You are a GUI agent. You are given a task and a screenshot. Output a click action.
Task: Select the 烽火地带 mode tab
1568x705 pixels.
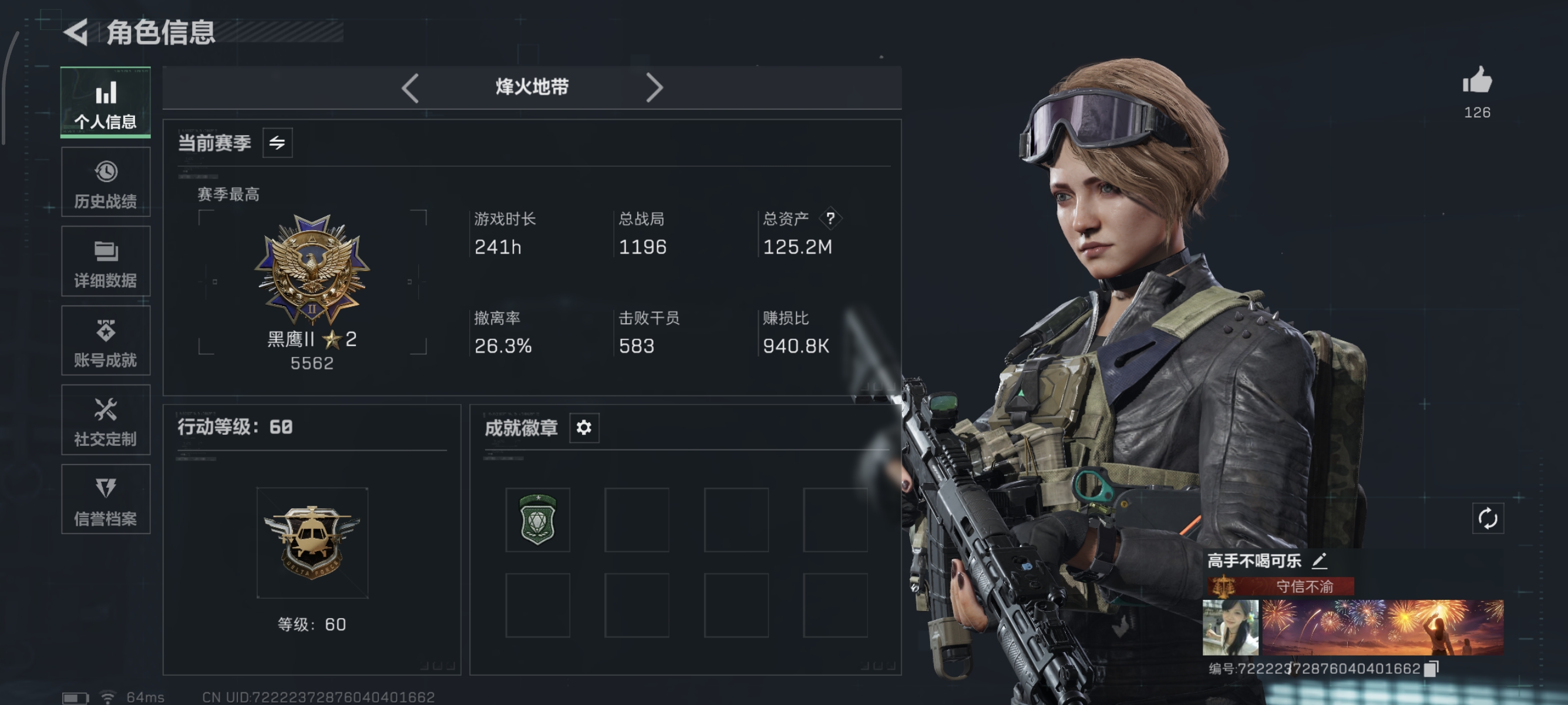(531, 88)
